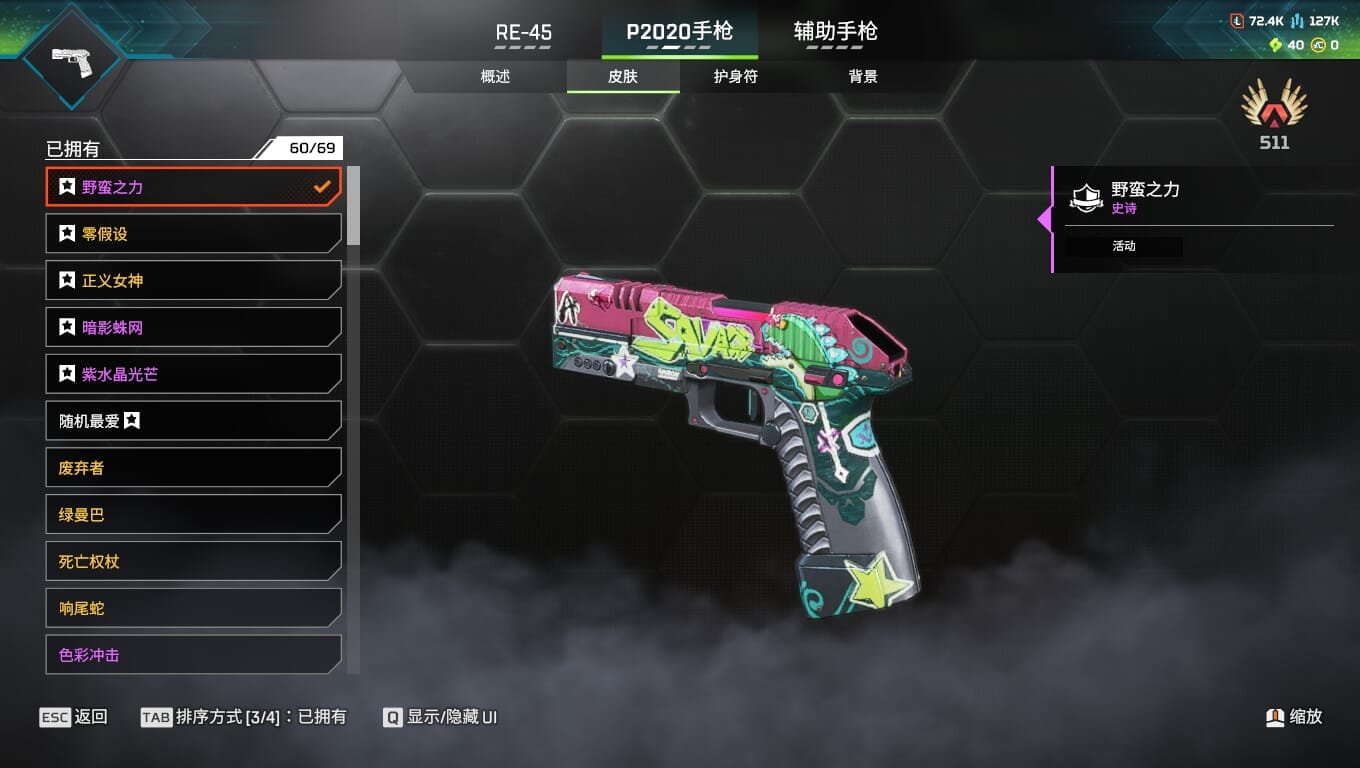Open the 辅助手枪 weapon tab
1360x768 pixels.
click(x=835, y=32)
